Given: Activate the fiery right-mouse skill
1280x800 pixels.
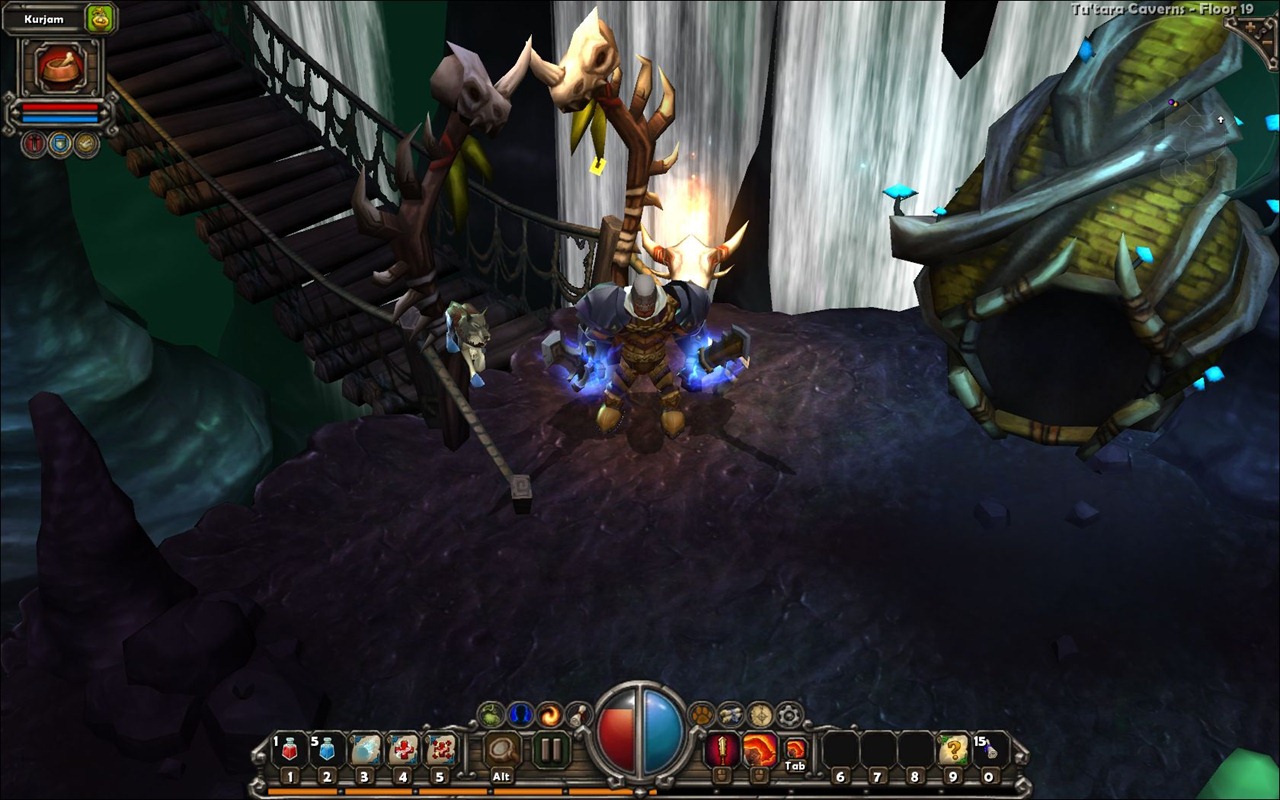Looking at the screenshot, I should pos(760,748).
